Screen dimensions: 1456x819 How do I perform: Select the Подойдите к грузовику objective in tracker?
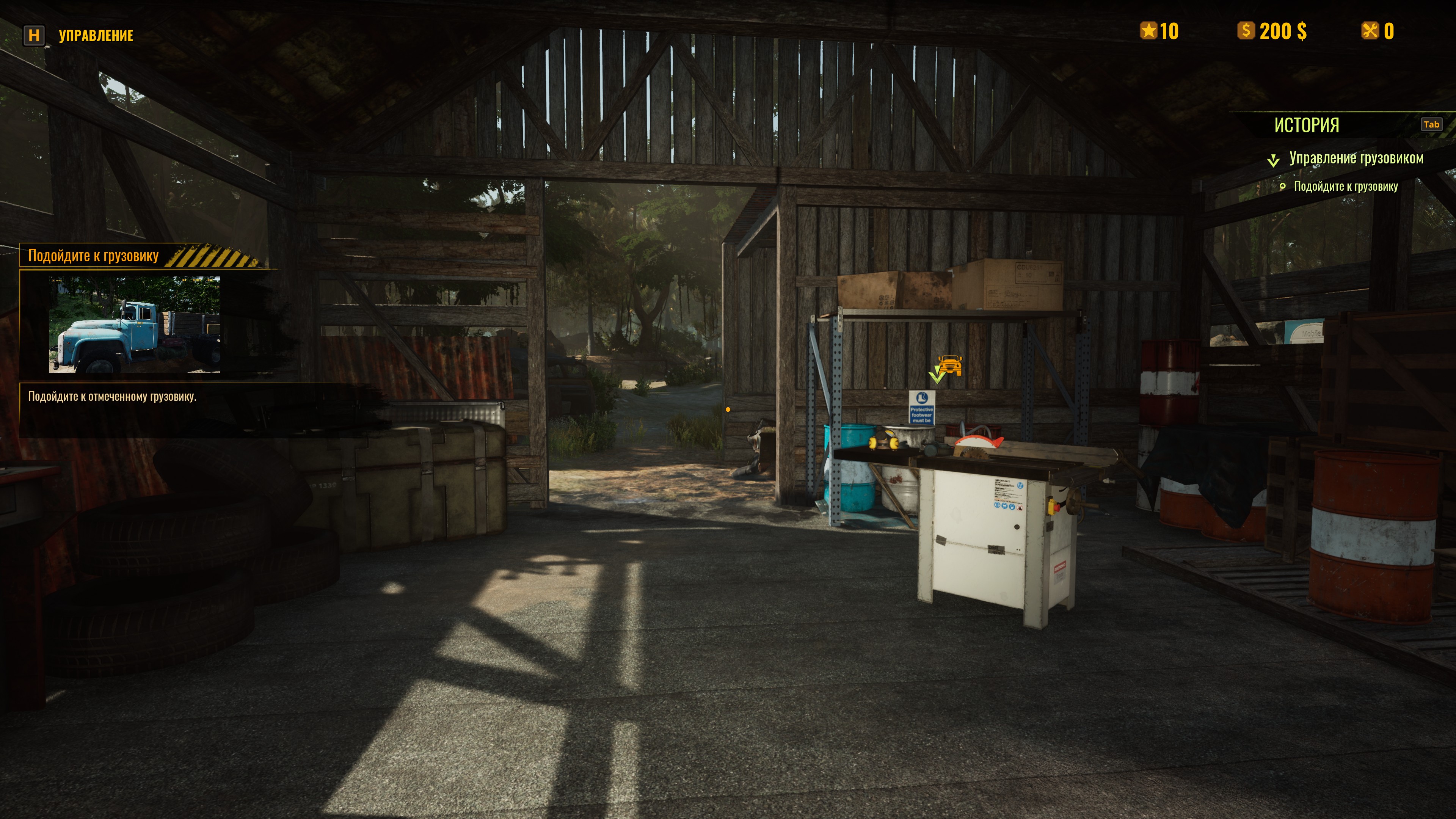tap(1345, 187)
